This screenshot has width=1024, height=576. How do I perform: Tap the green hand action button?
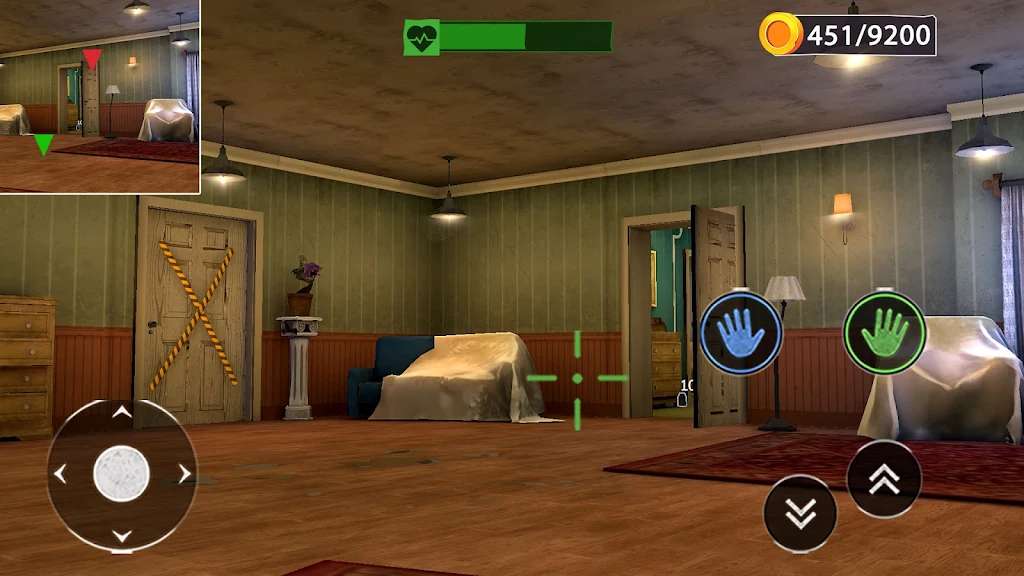[884, 333]
